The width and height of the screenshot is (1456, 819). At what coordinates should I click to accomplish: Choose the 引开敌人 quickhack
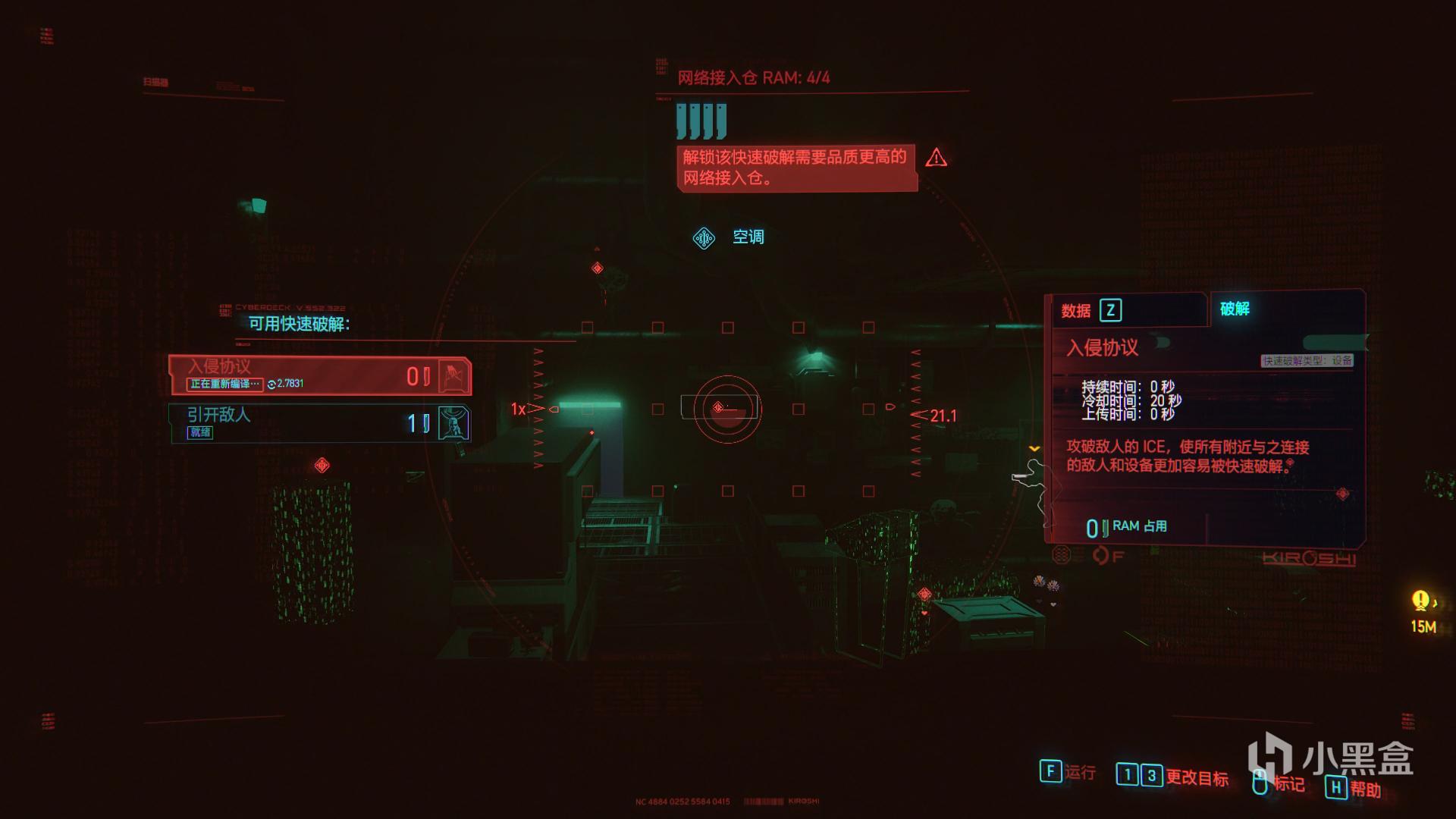pyautogui.click(x=319, y=422)
